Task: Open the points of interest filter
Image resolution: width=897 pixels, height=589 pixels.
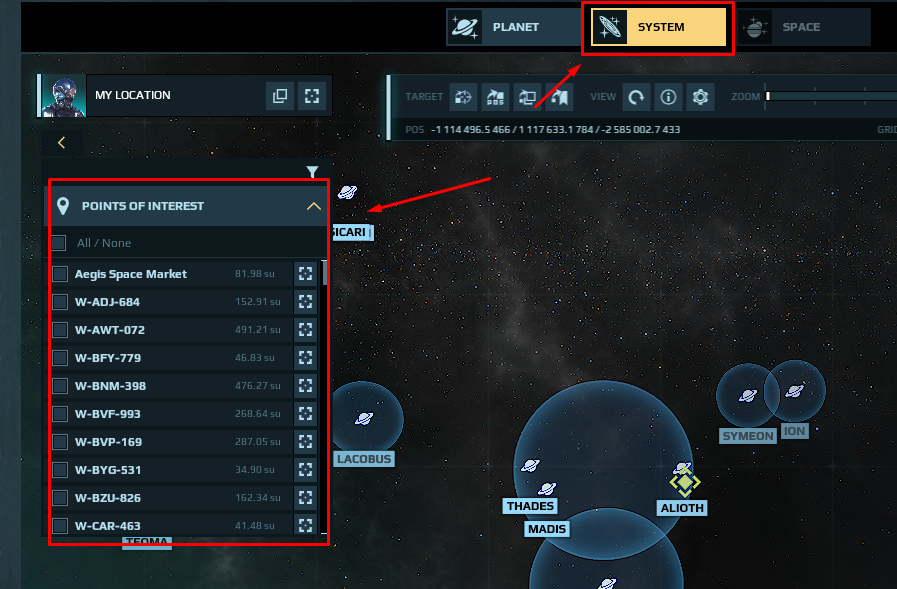Action: tap(312, 172)
